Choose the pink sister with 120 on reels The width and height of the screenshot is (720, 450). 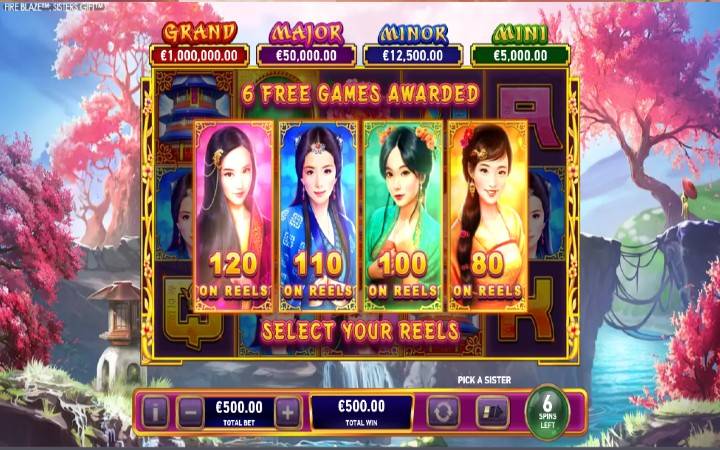click(233, 216)
